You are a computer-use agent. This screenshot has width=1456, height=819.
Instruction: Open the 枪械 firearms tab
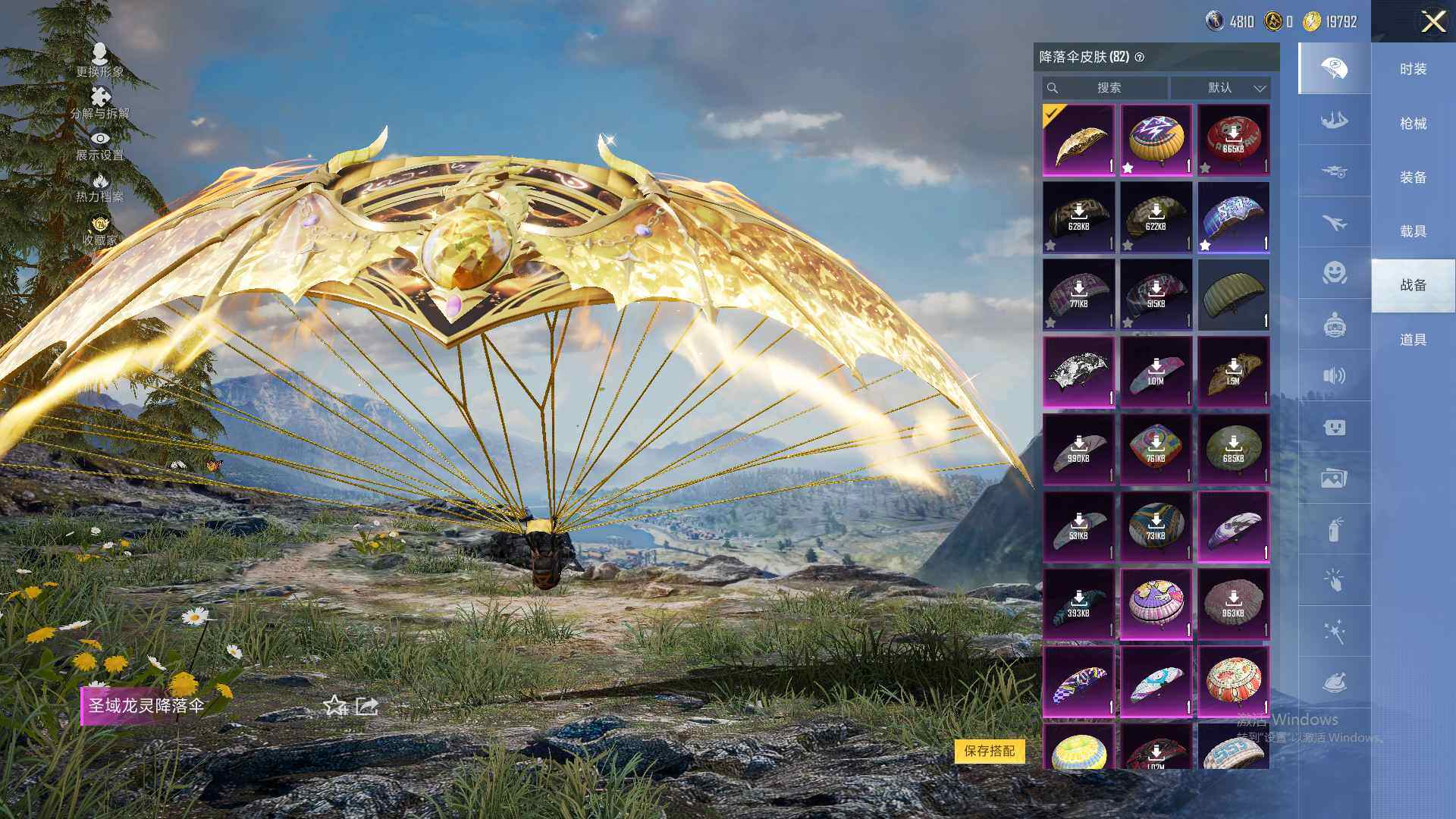pos(1413,124)
